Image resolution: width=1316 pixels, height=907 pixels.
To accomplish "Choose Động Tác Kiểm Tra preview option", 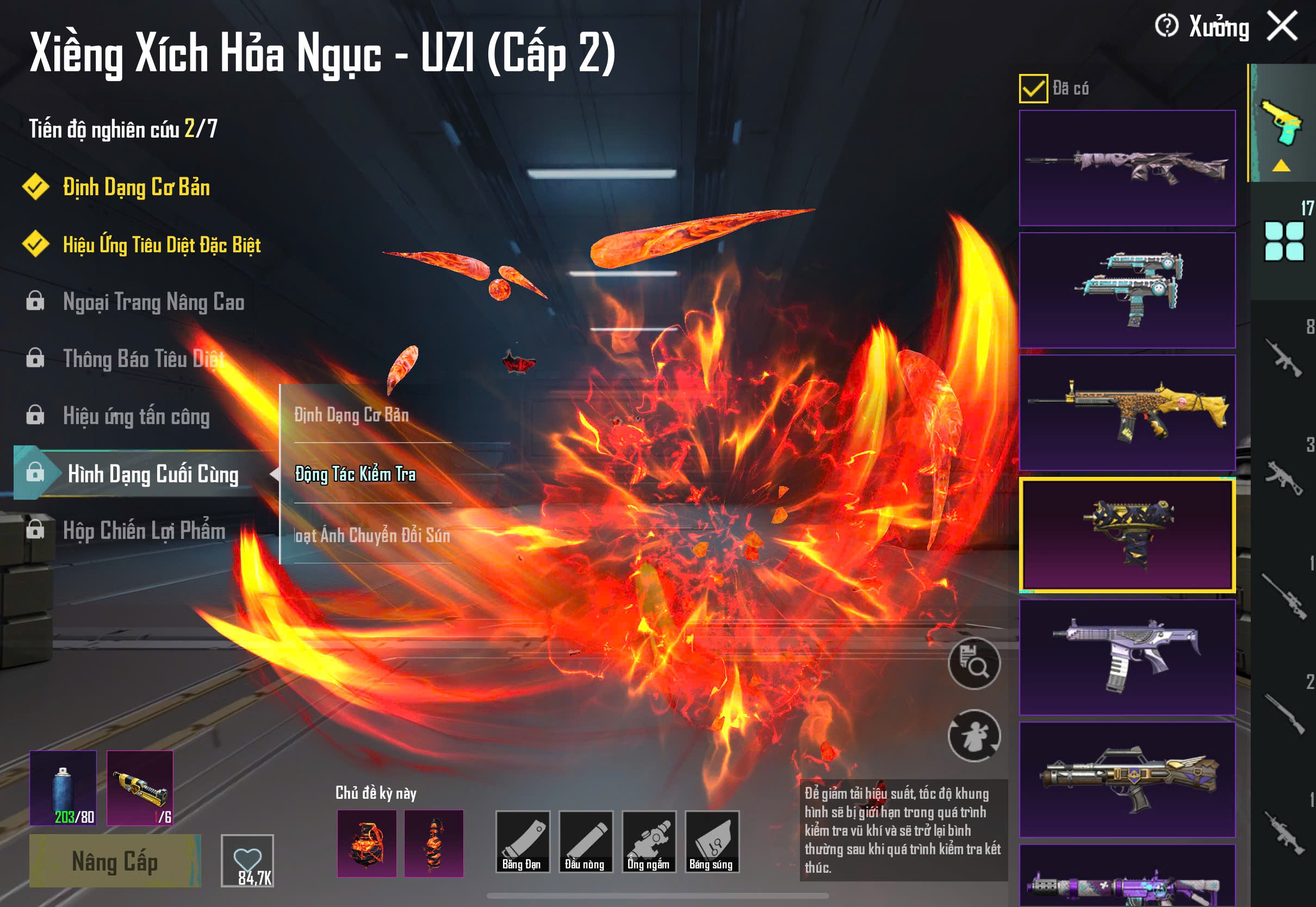I will click(x=355, y=474).
